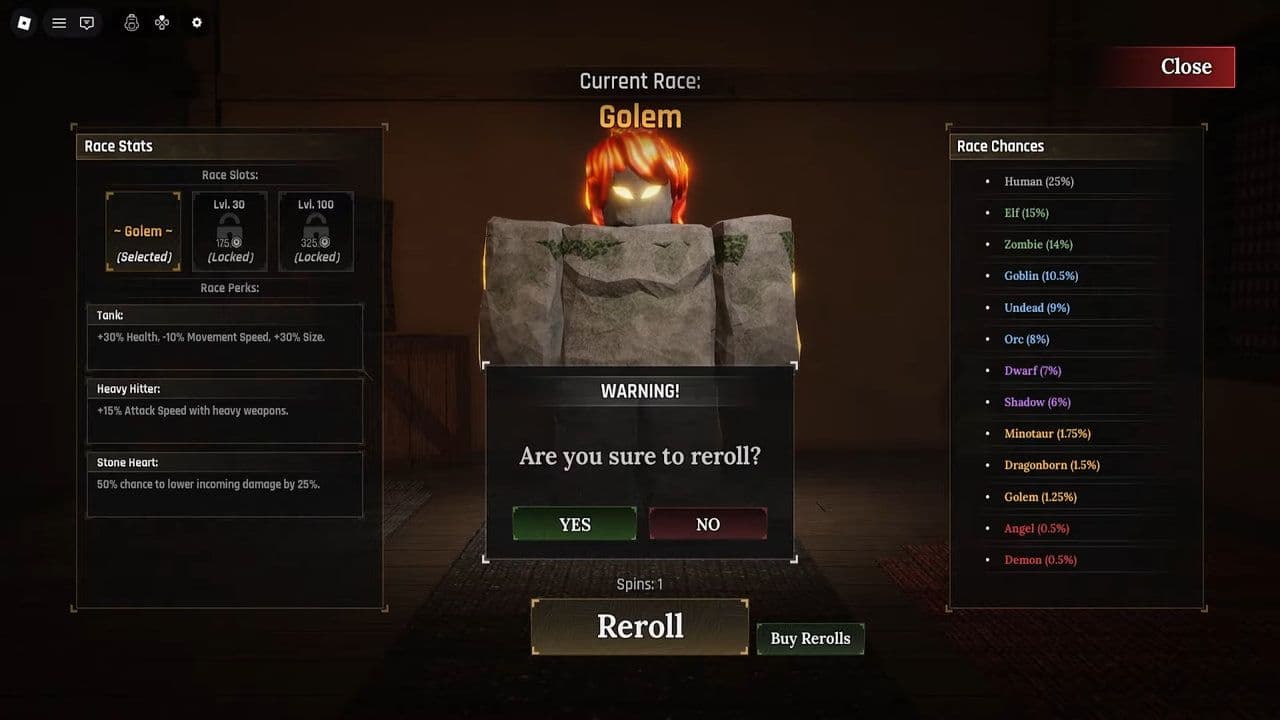Open the Roblox settings gear

(196, 22)
